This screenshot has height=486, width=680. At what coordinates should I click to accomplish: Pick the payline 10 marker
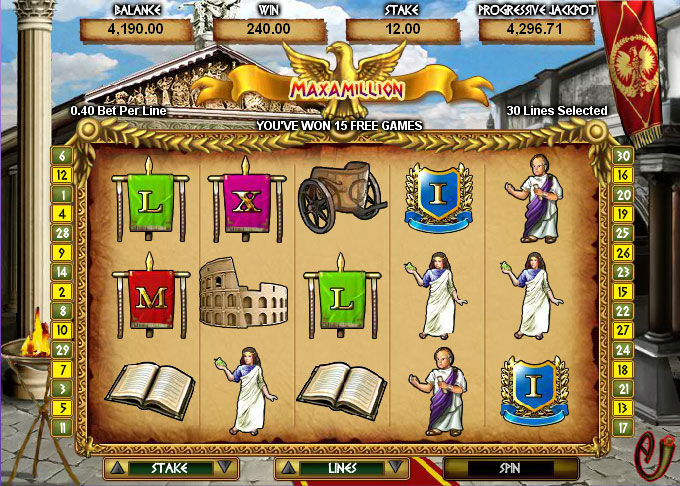point(62,330)
